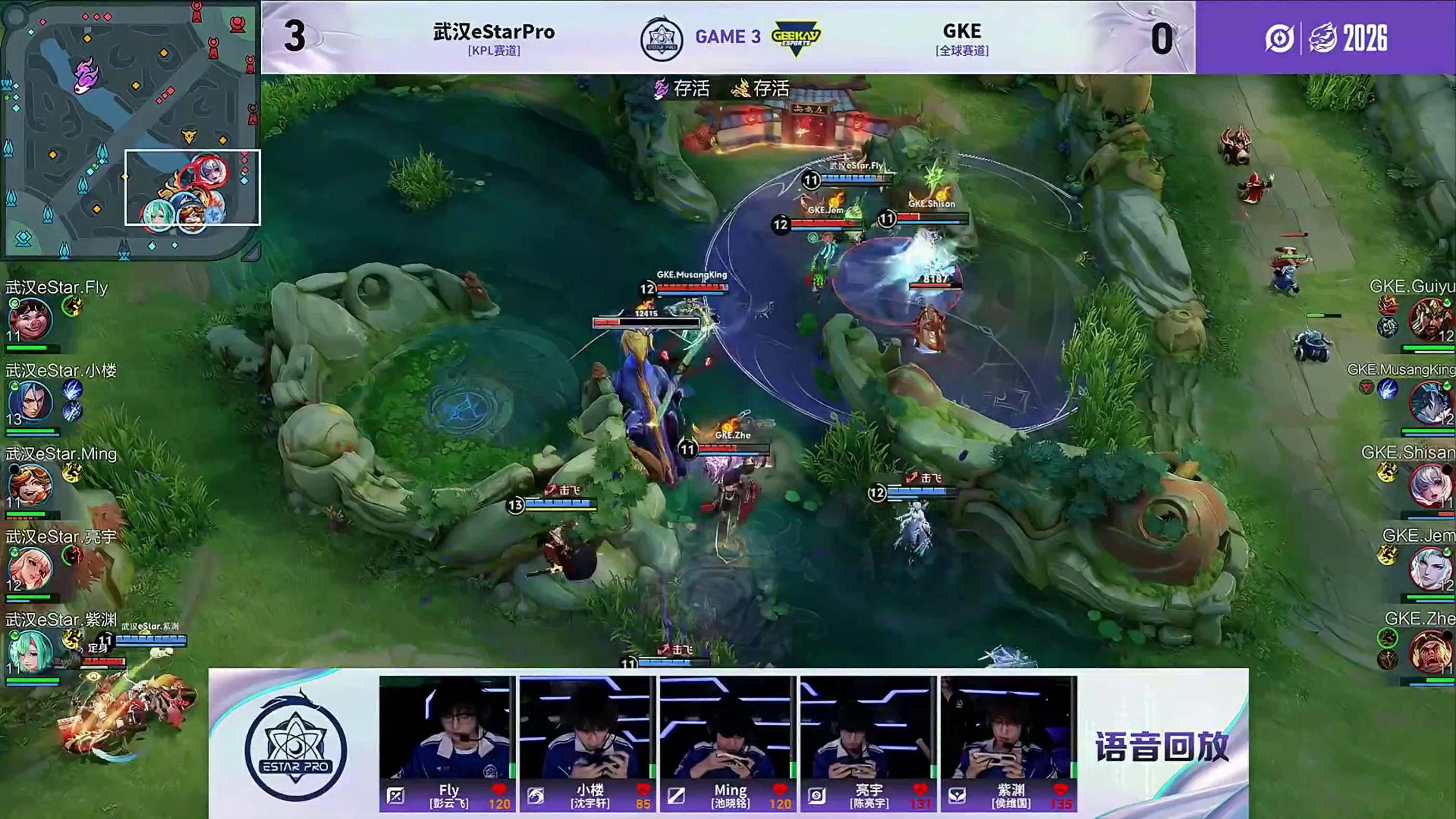The image size is (1456, 819).
Task: Select GKE.Jem's hero portrait
Action: click(1431, 569)
